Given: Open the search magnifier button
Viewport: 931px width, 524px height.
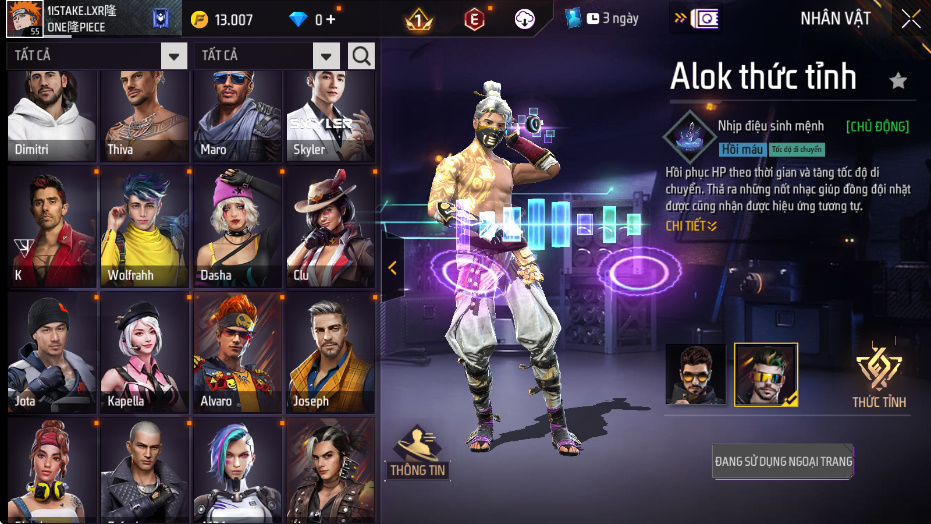Looking at the screenshot, I should (361, 55).
